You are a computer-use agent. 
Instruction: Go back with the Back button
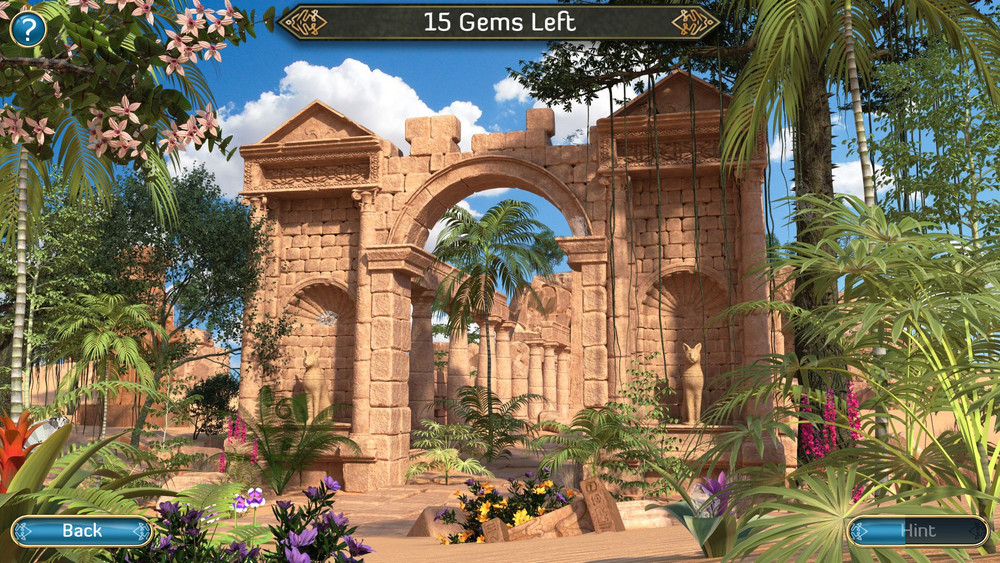pos(82,531)
